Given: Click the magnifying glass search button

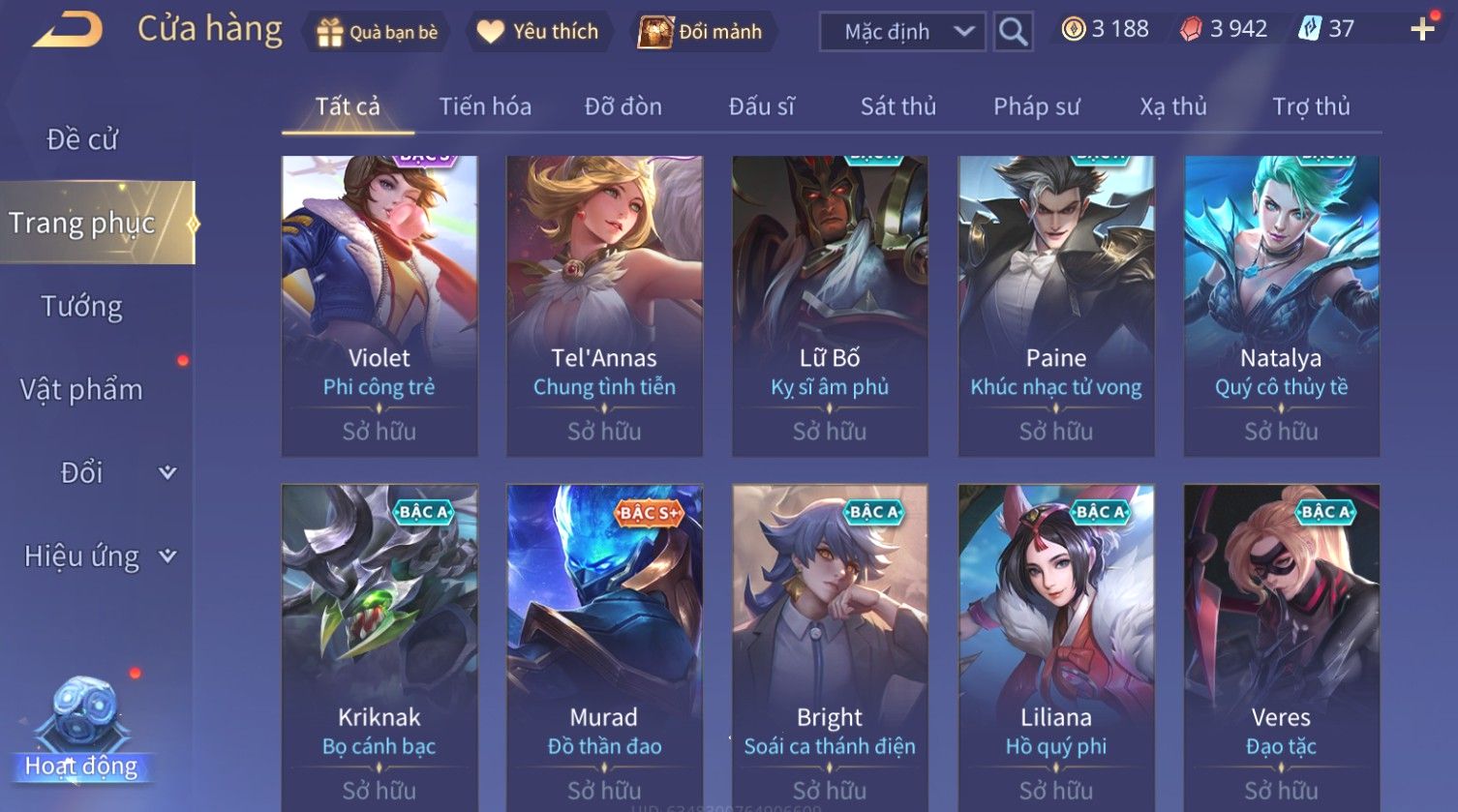Looking at the screenshot, I should click(x=1013, y=32).
